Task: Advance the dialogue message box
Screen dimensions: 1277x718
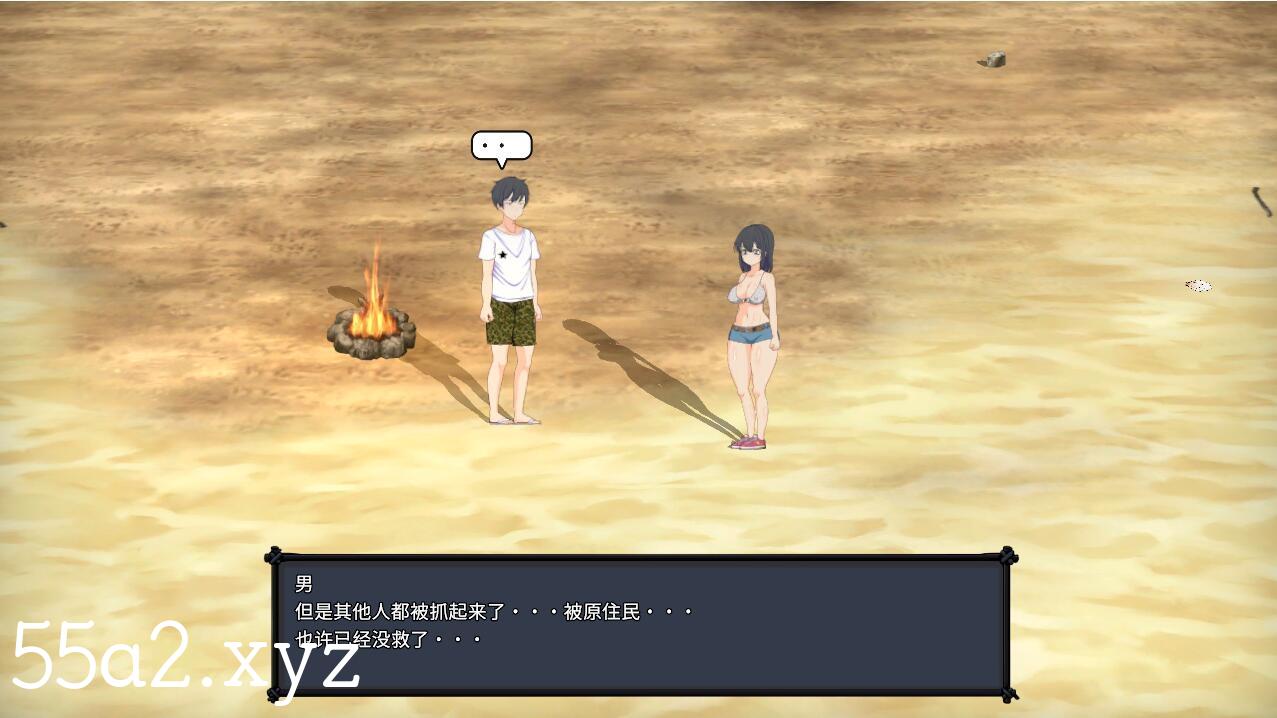Action: tap(640, 625)
